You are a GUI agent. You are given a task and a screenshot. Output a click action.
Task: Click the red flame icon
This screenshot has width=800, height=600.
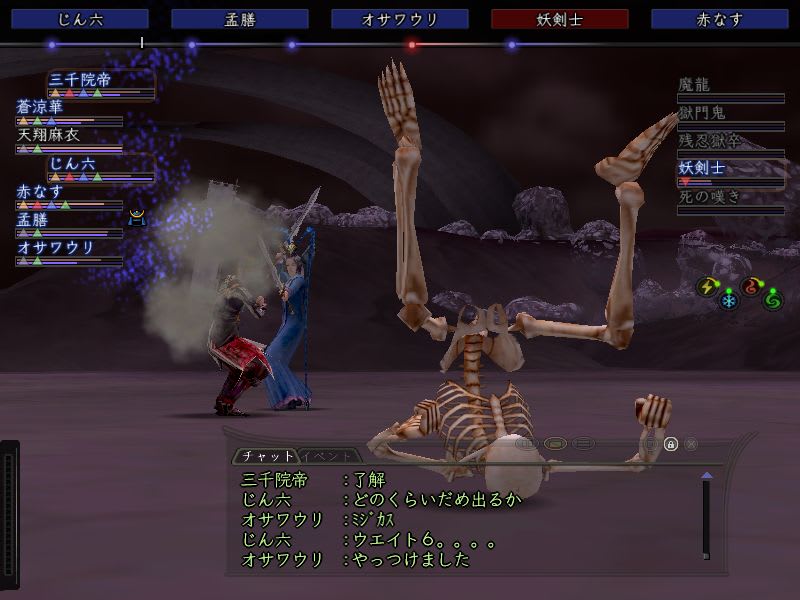click(x=751, y=287)
